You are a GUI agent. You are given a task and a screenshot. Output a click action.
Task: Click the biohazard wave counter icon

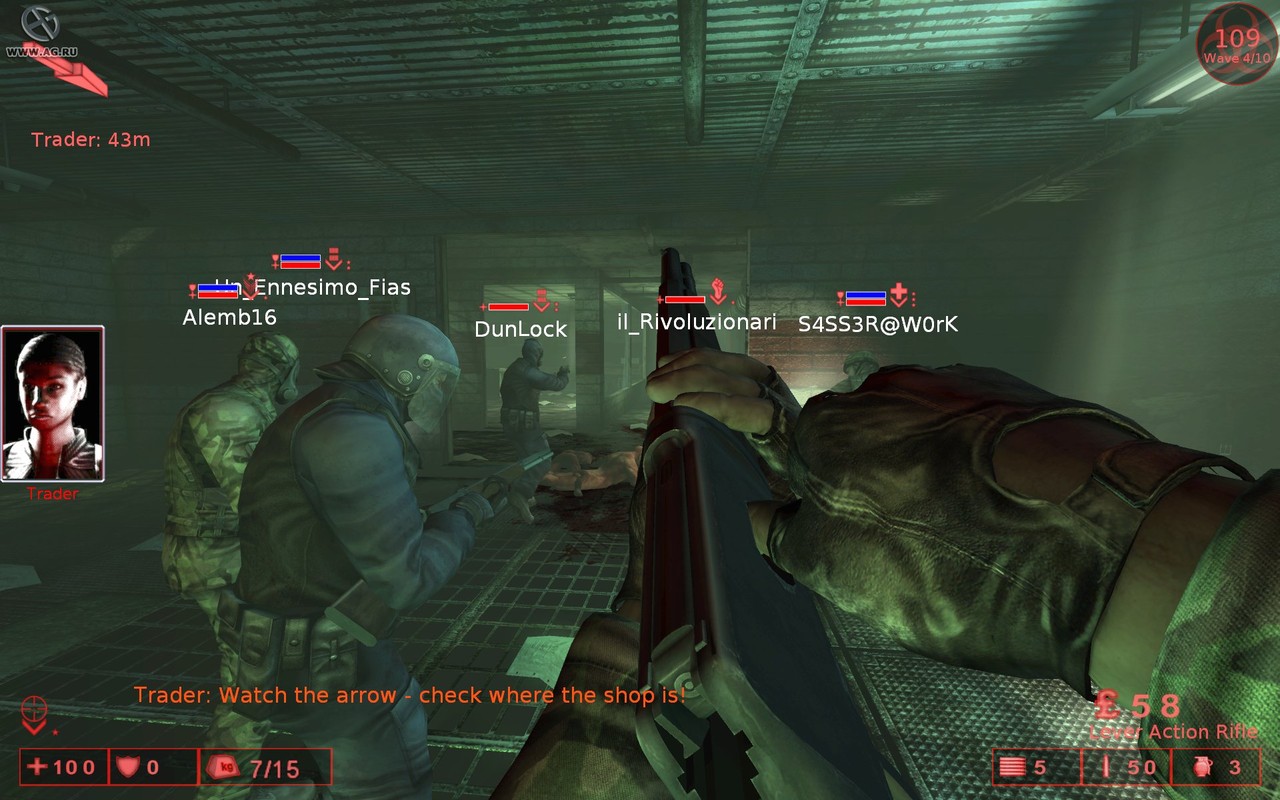[1236, 44]
